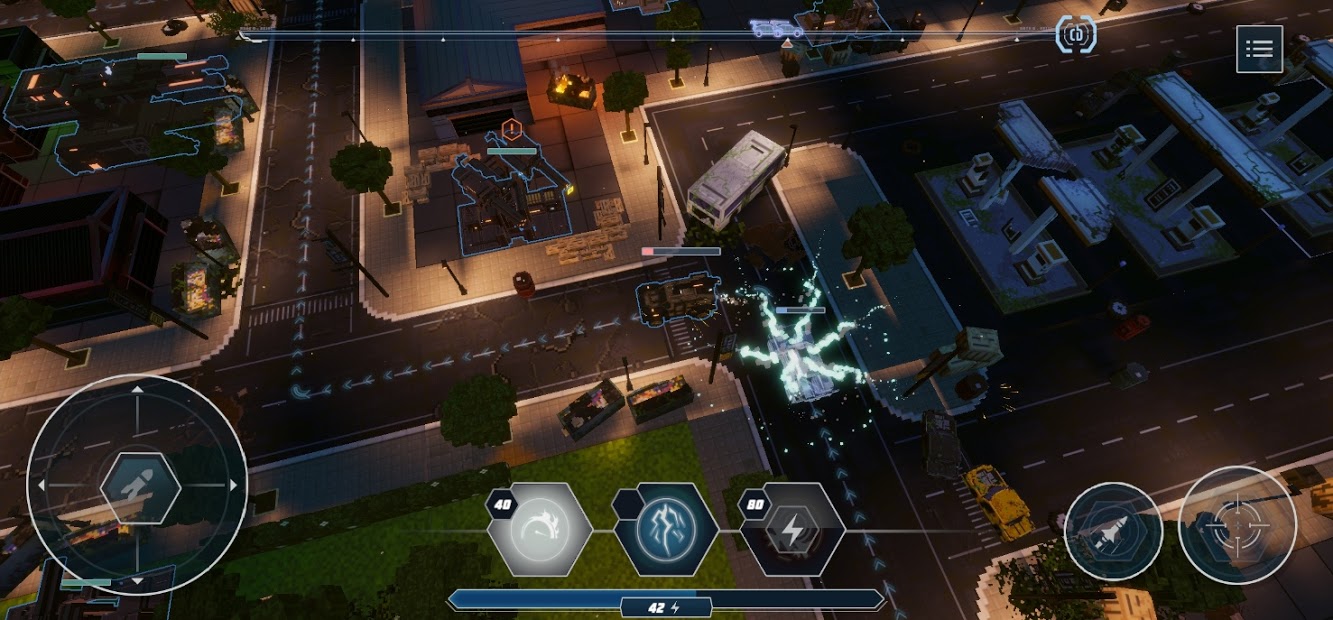Click the hexagonal target icon on progress bar
The image size is (1333, 620).
[1076, 35]
